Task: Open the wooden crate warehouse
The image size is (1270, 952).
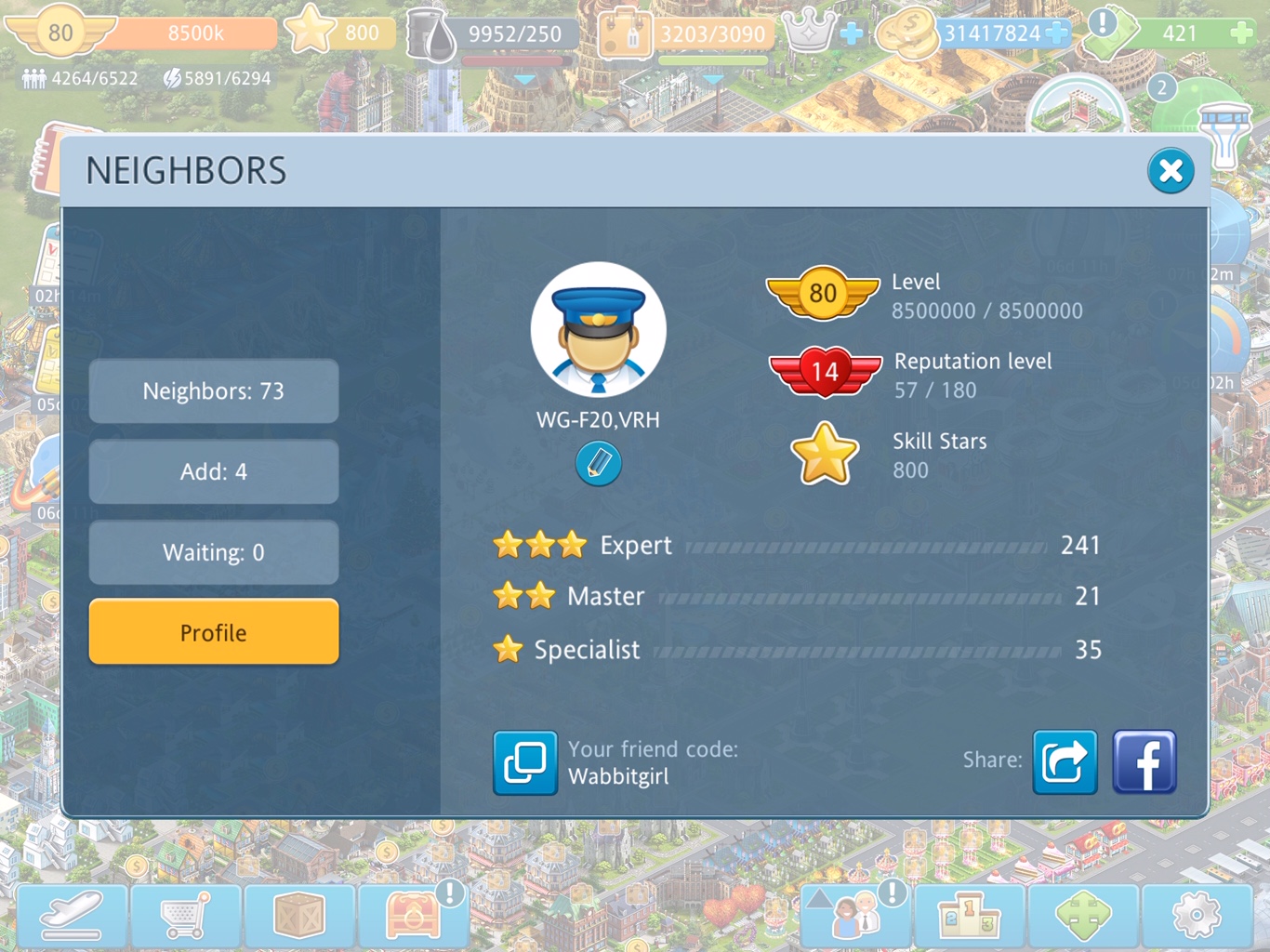Action: [299, 917]
